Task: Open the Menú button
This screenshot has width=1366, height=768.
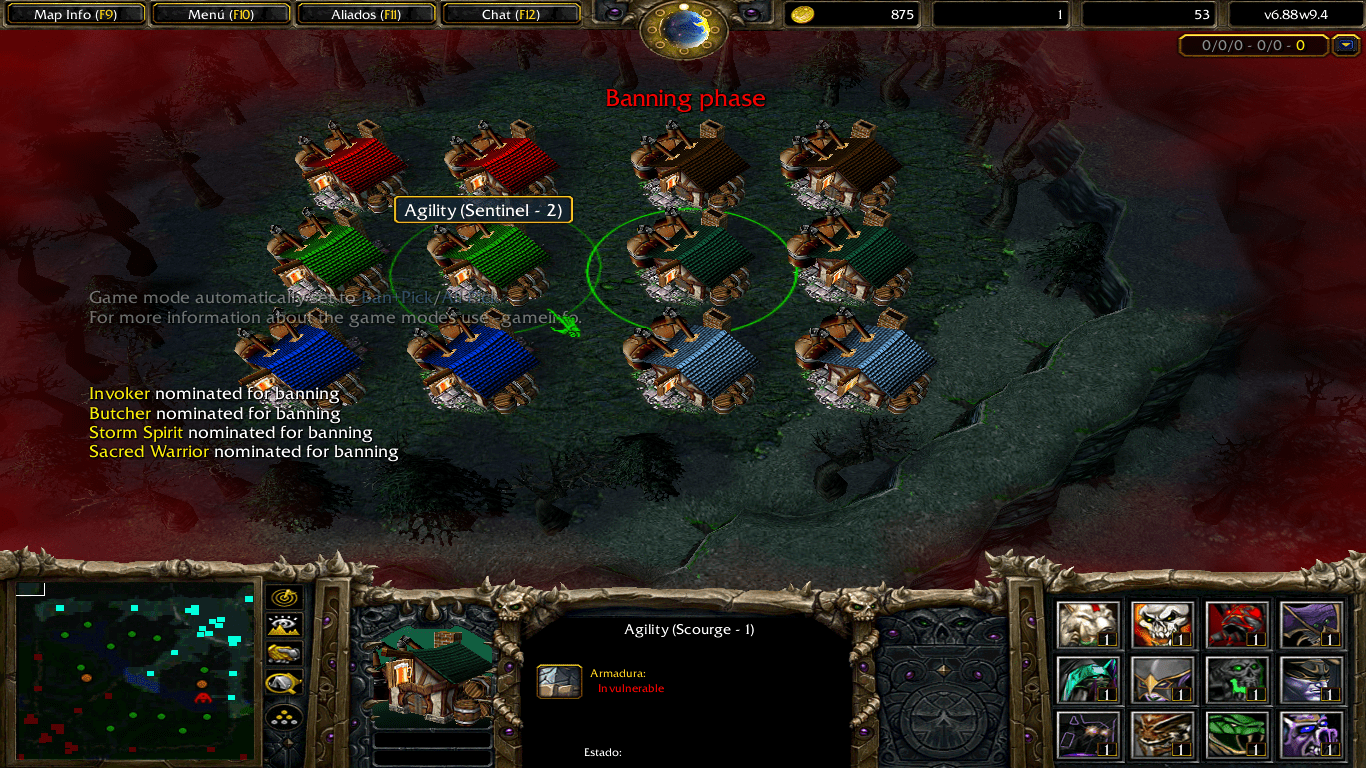Action: tap(220, 15)
